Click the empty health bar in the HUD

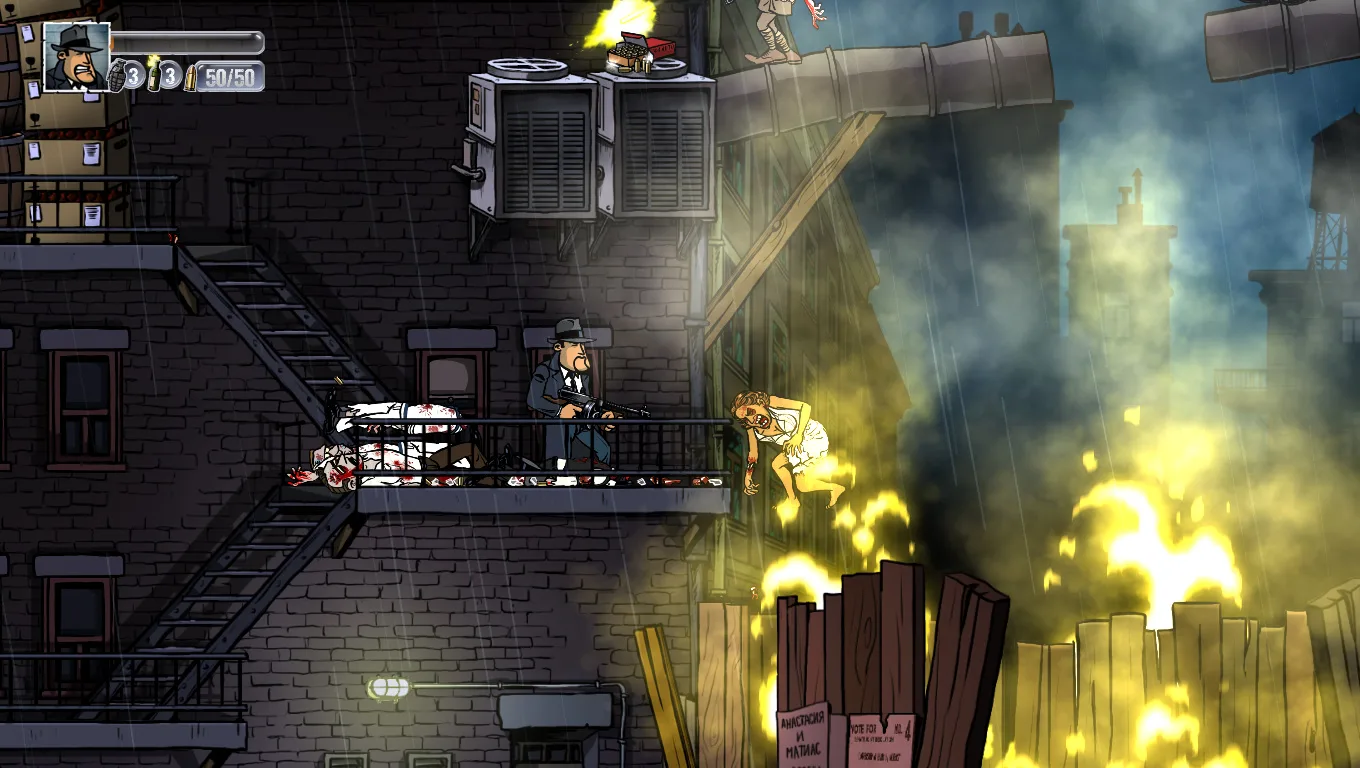coord(190,42)
